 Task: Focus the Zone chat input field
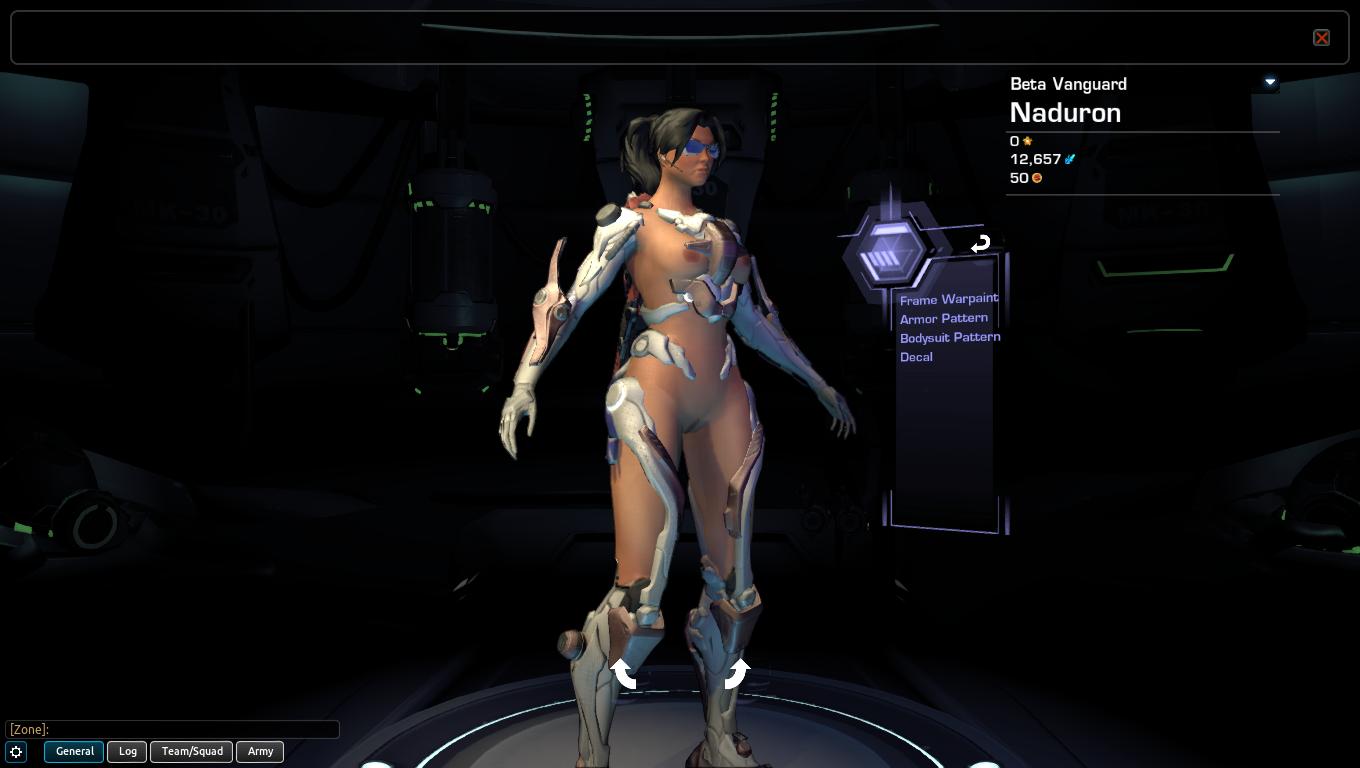click(172, 729)
